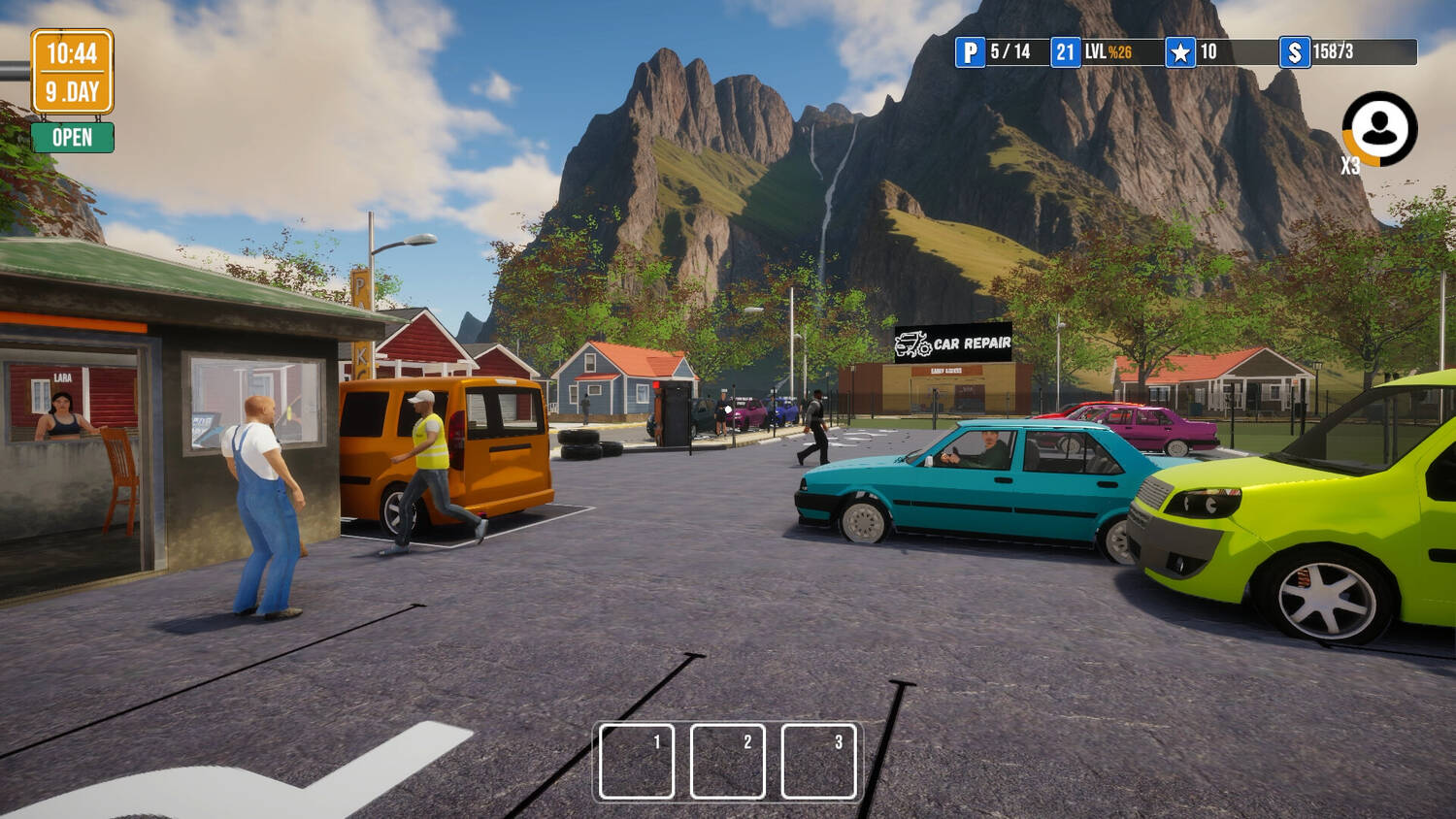Select hotbar slot 1
This screenshot has height=819, width=1456.
pyautogui.click(x=637, y=761)
